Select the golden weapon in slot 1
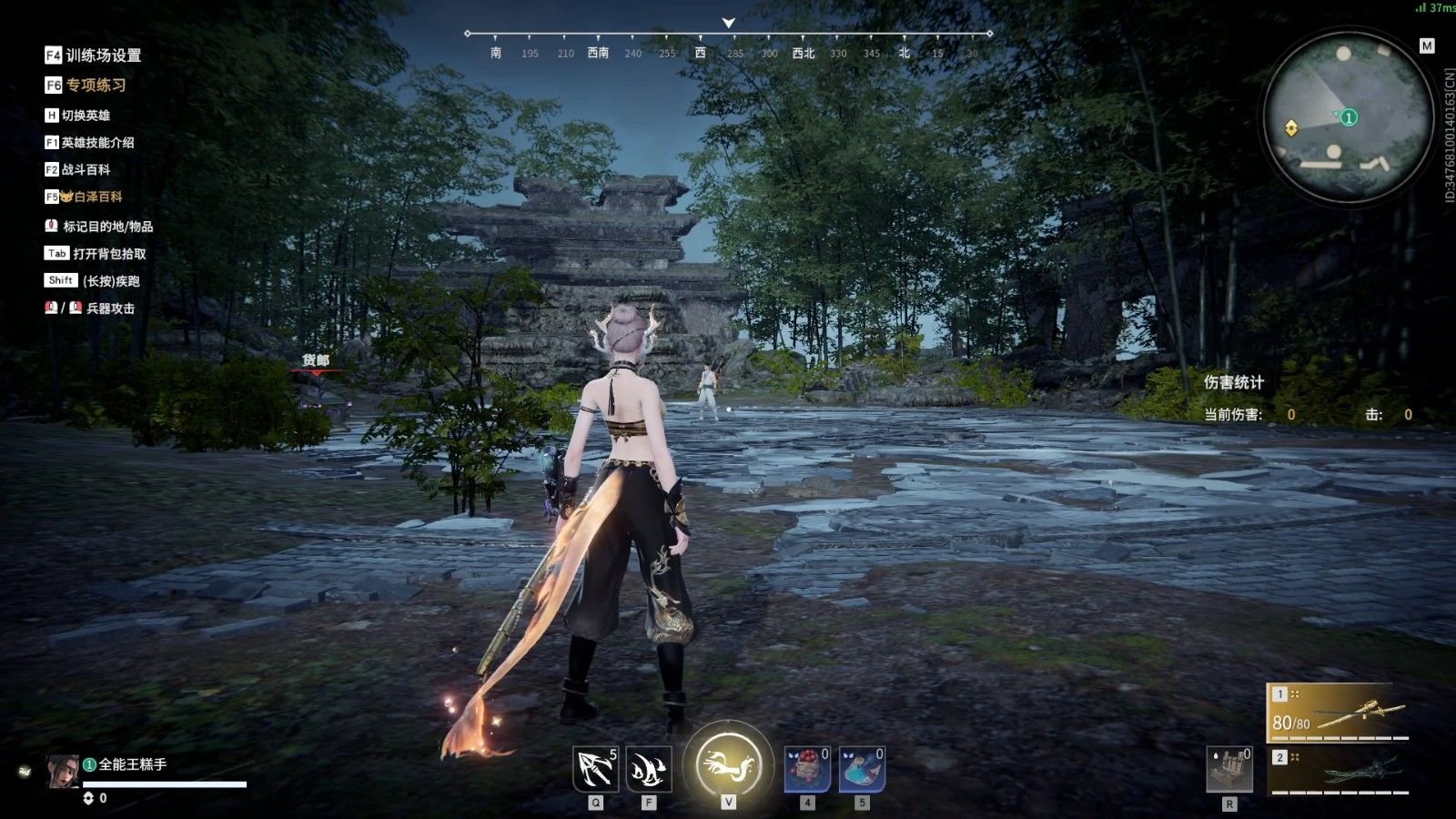Viewport: 1456px width, 819px height. pyautogui.click(x=1339, y=712)
